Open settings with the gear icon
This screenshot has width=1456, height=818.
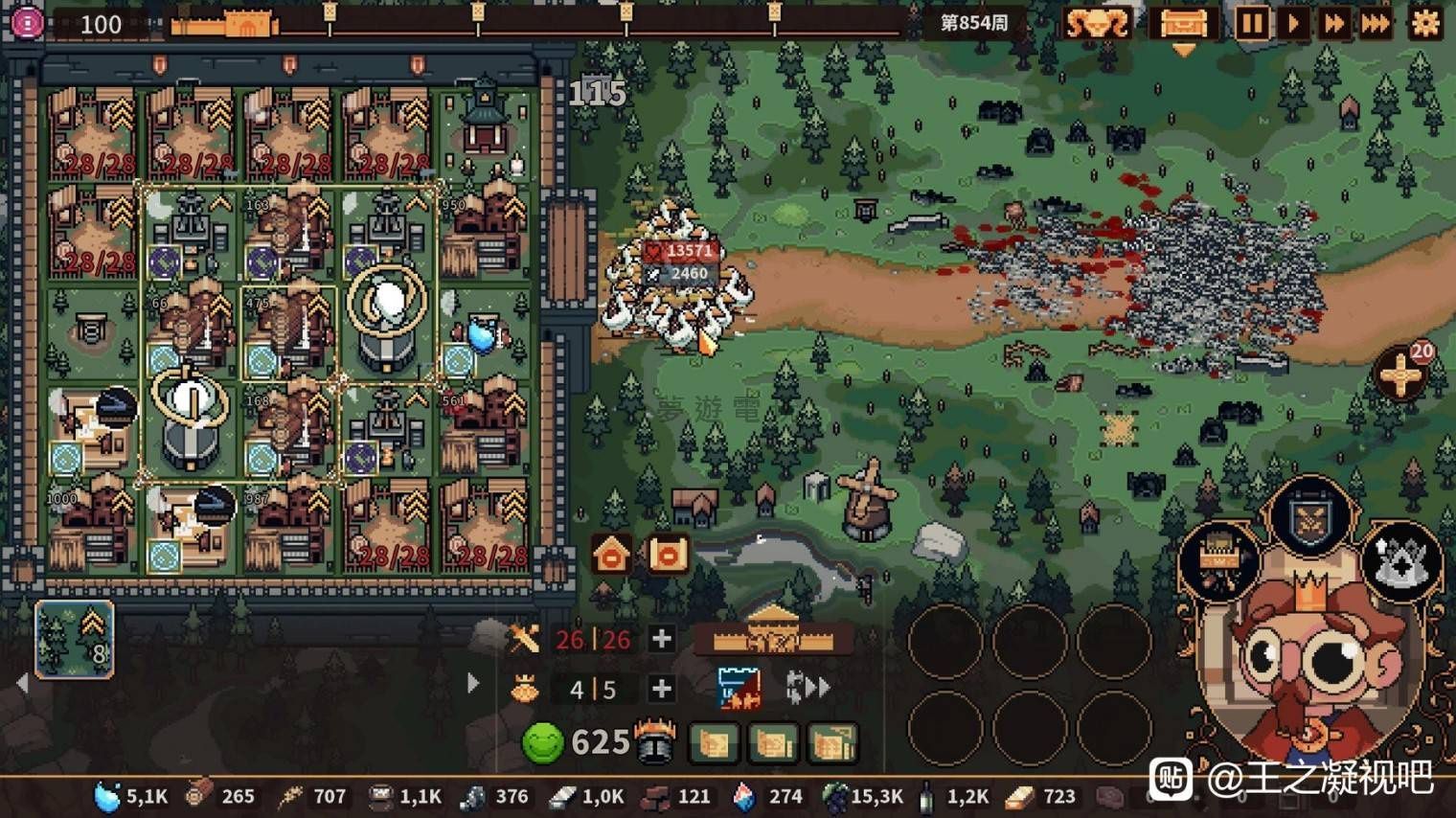pyautogui.click(x=1425, y=23)
